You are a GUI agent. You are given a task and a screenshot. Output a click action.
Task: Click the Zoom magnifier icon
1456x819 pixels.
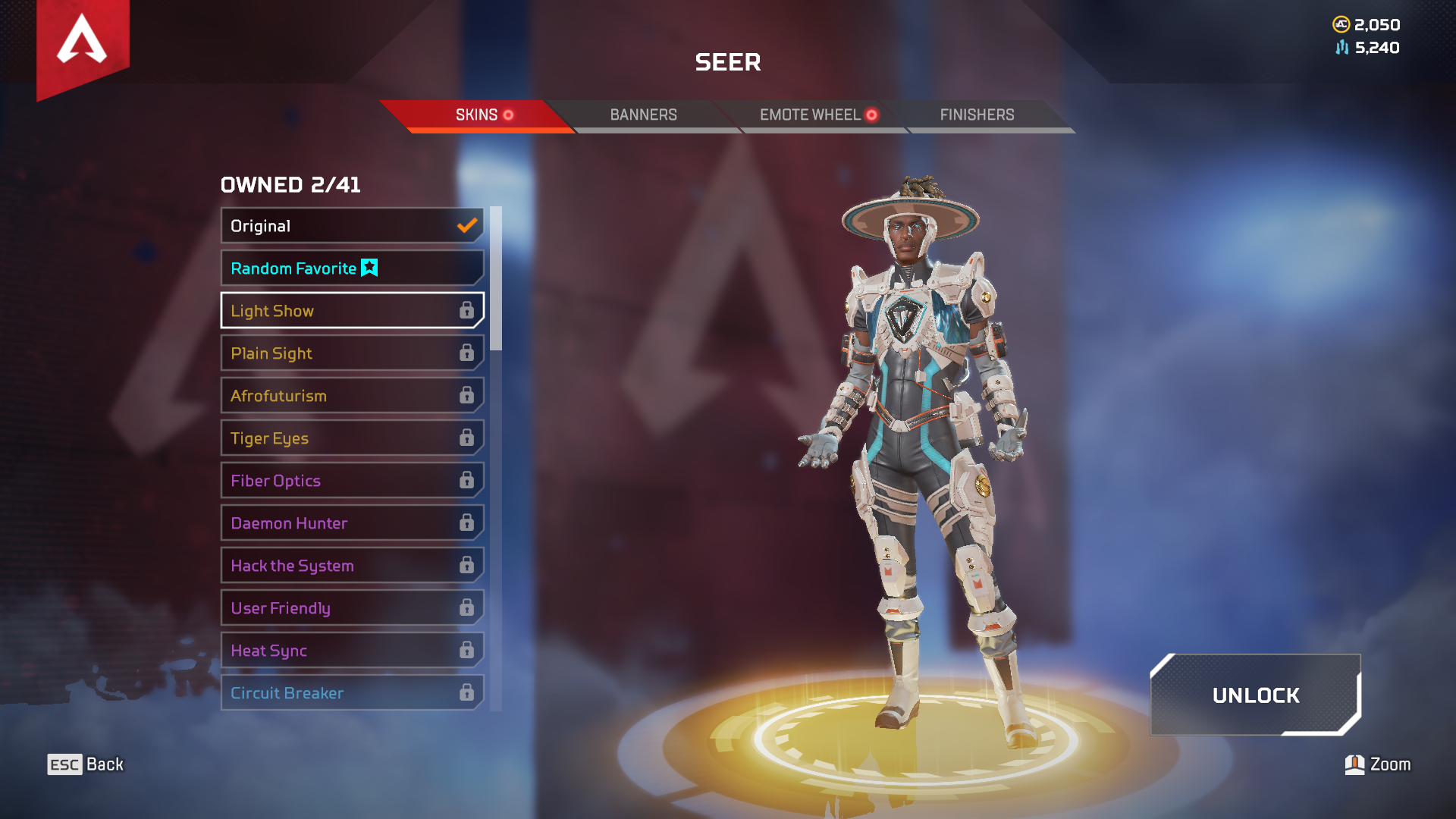tap(1357, 764)
